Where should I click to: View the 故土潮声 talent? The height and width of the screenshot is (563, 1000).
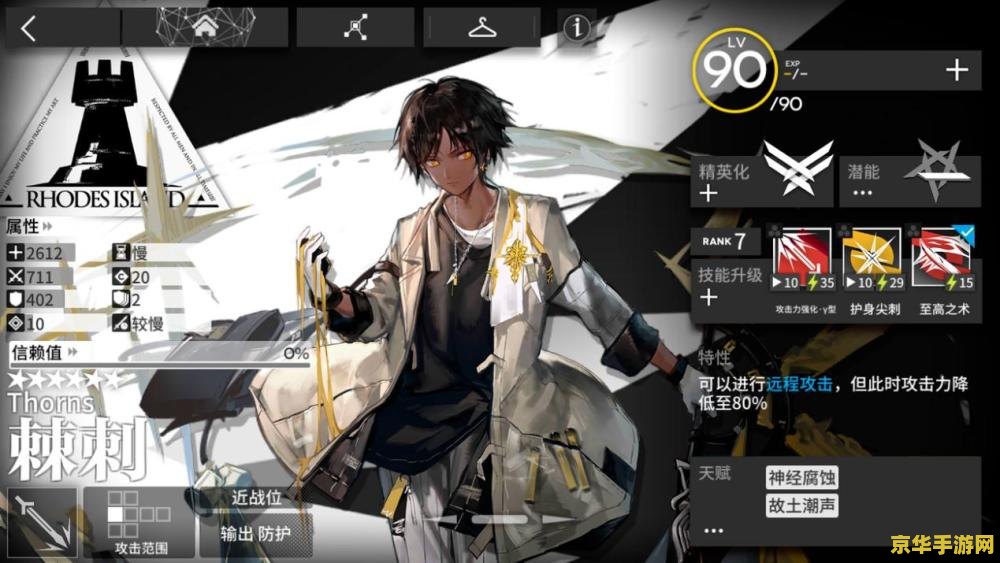coord(801,506)
